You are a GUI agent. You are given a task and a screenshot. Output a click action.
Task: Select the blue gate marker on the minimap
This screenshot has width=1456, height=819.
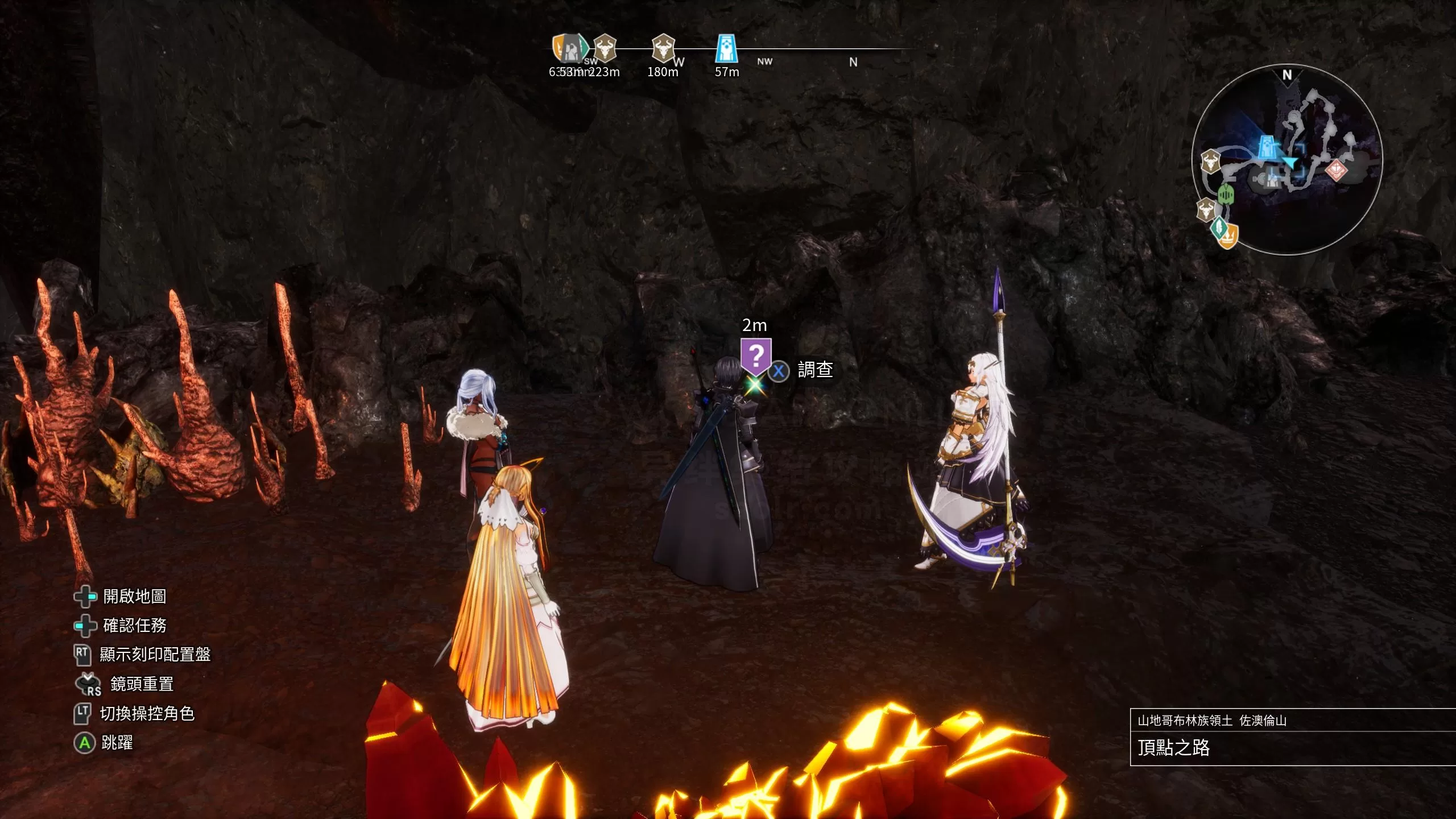(x=1267, y=146)
